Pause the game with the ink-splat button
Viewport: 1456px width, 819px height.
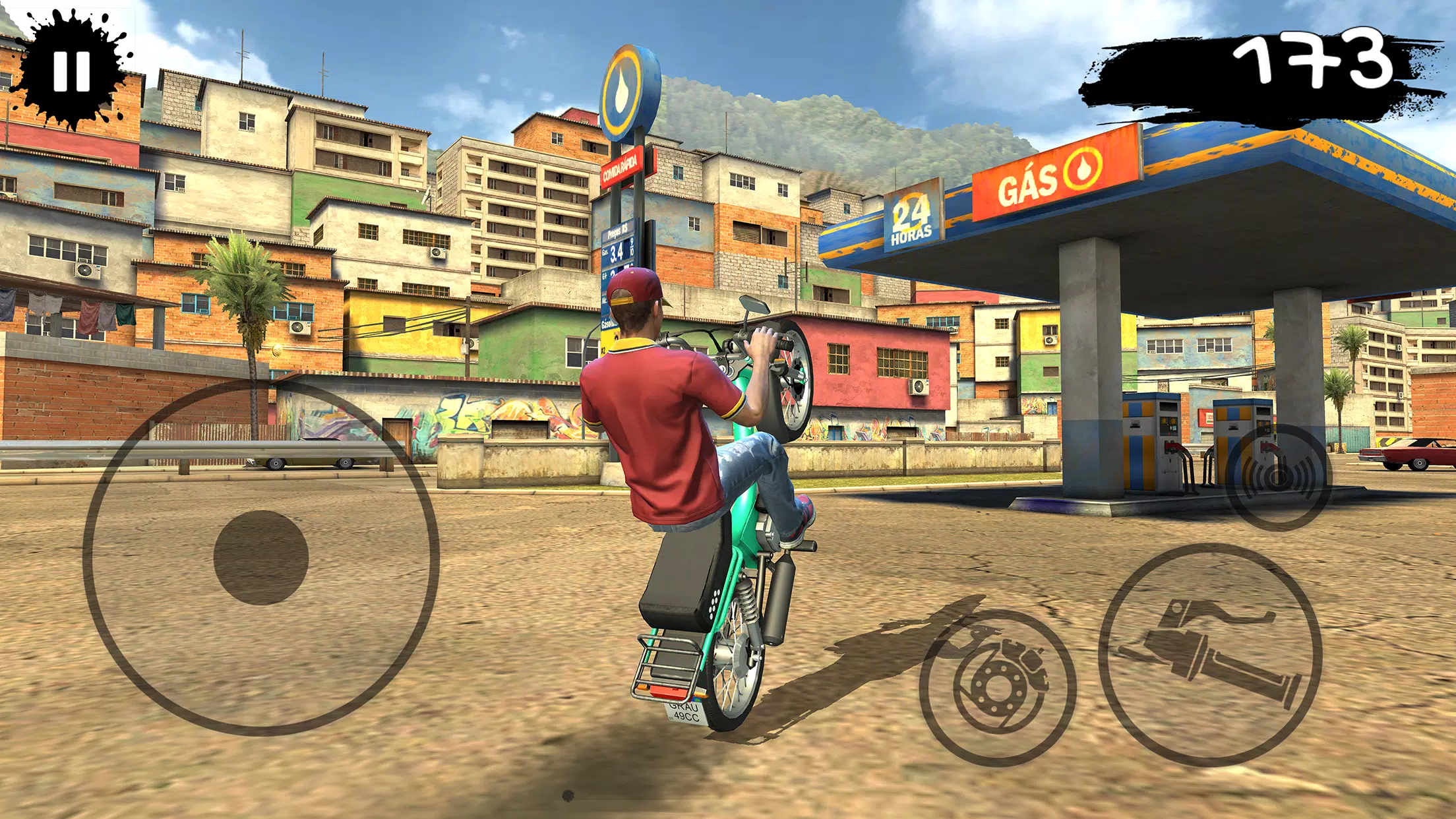tap(71, 71)
